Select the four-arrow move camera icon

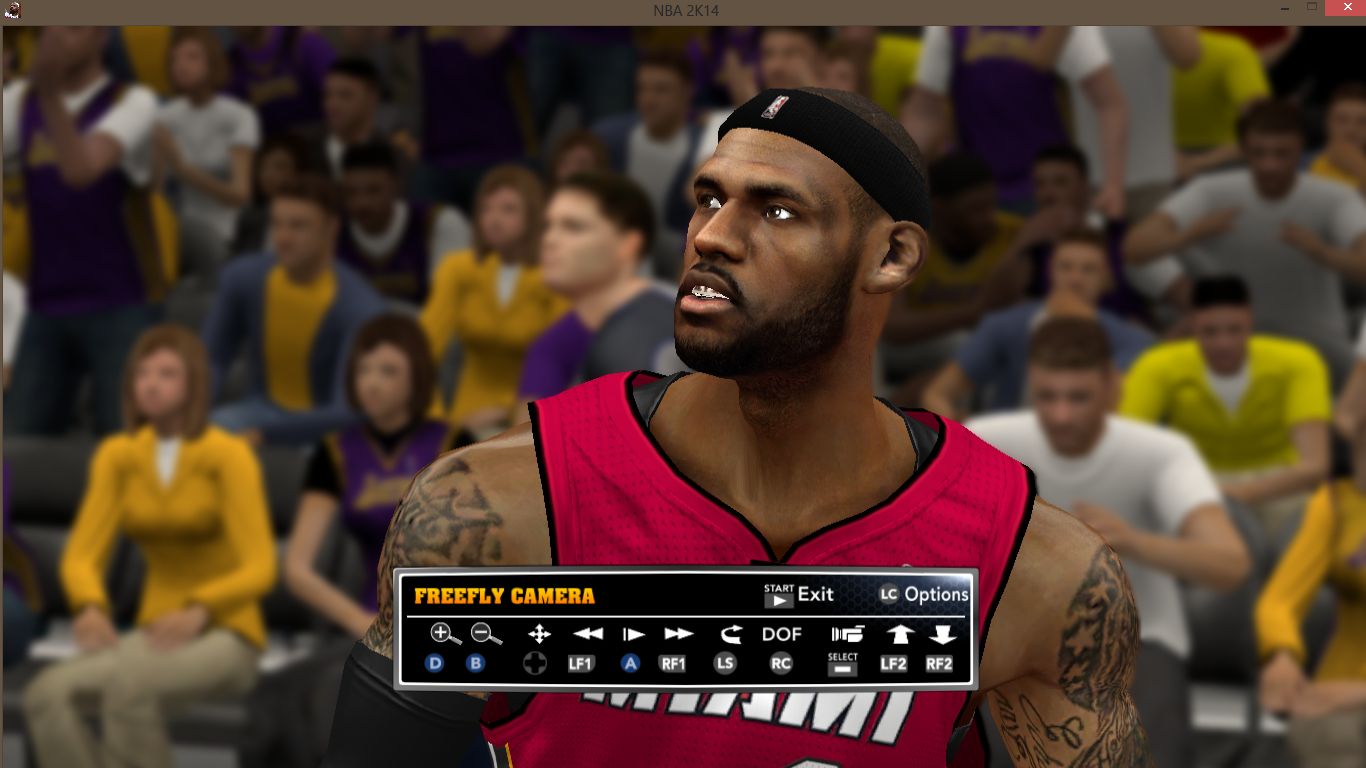[x=539, y=633]
